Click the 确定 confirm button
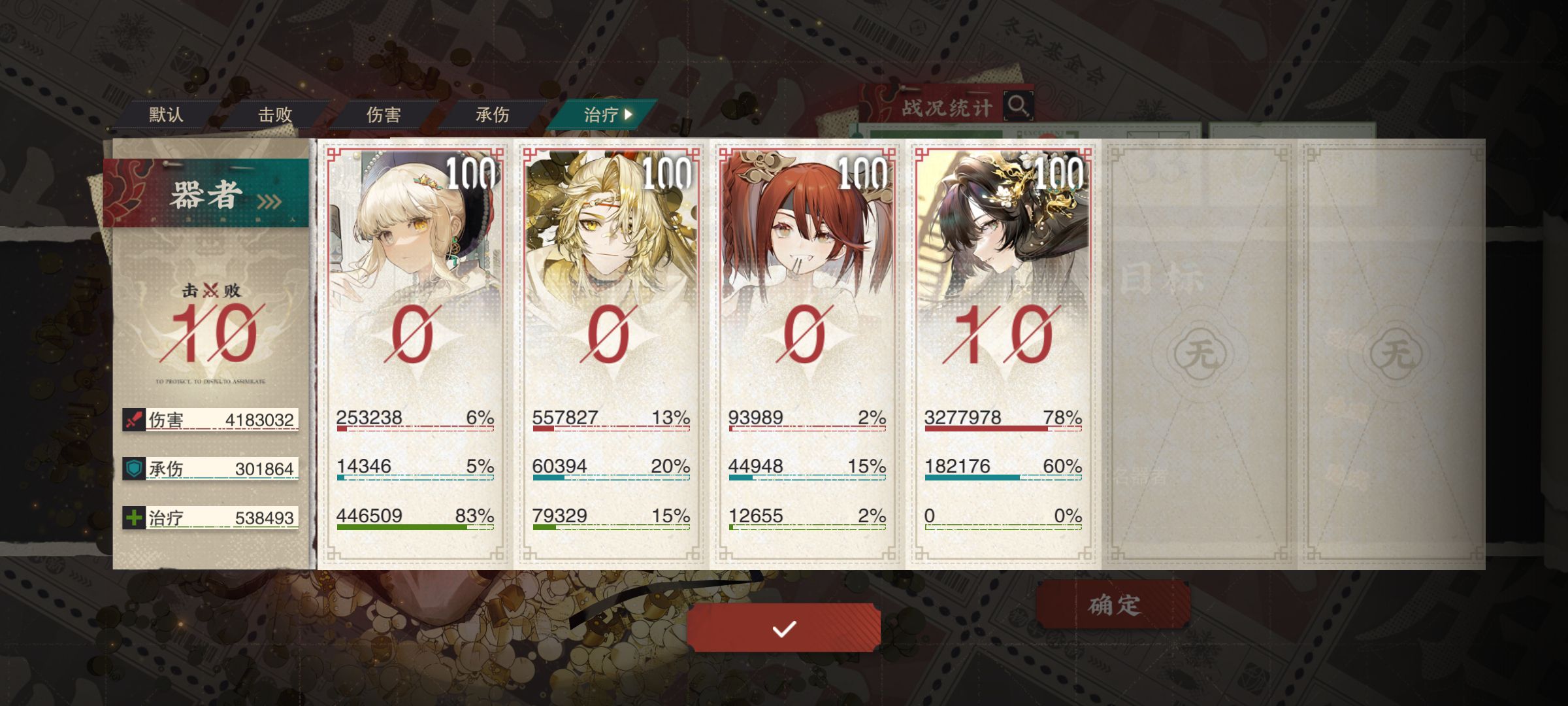Viewport: 1568px width, 706px height. (1113, 605)
